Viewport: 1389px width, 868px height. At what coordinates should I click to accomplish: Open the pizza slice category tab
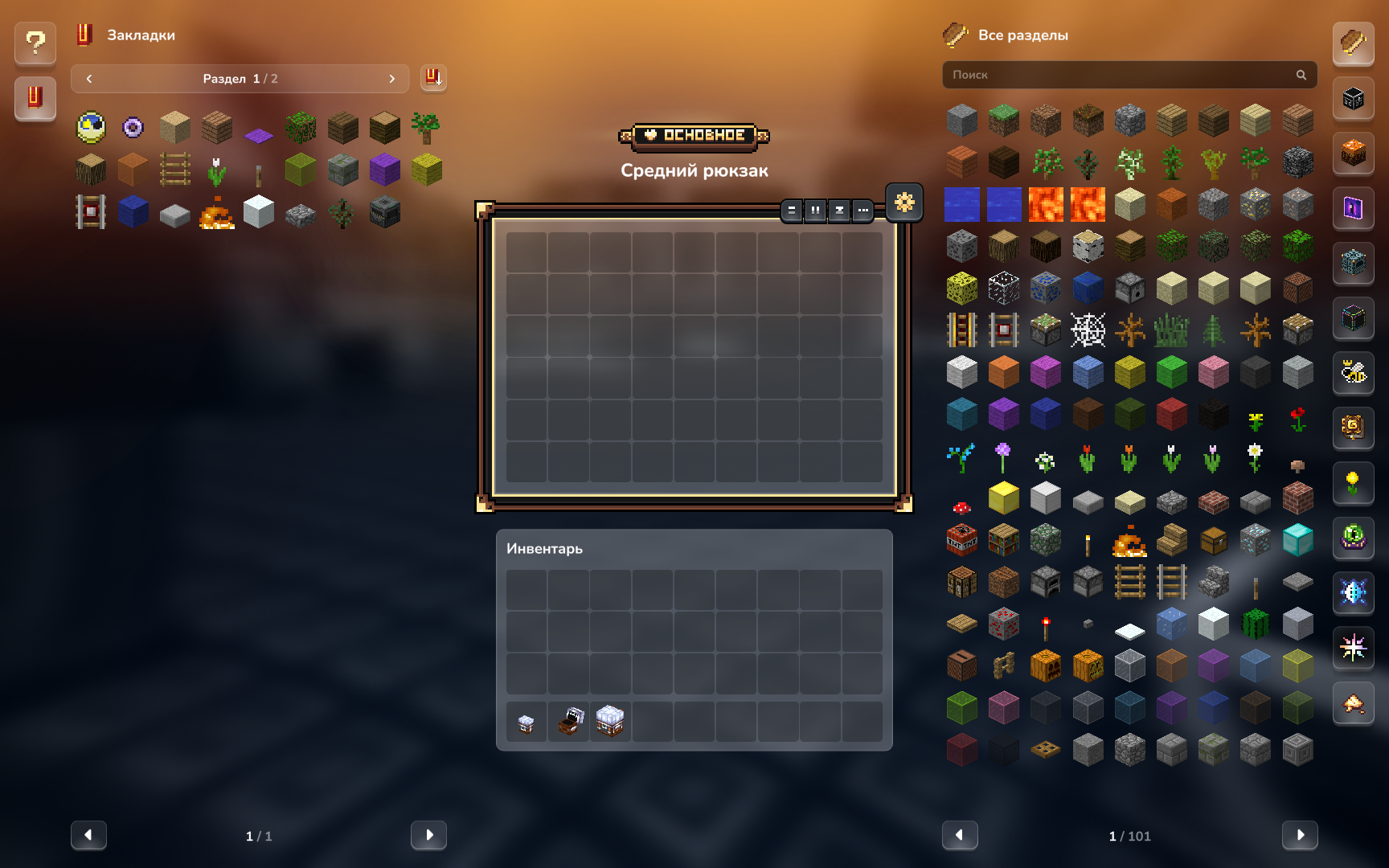[1353, 703]
